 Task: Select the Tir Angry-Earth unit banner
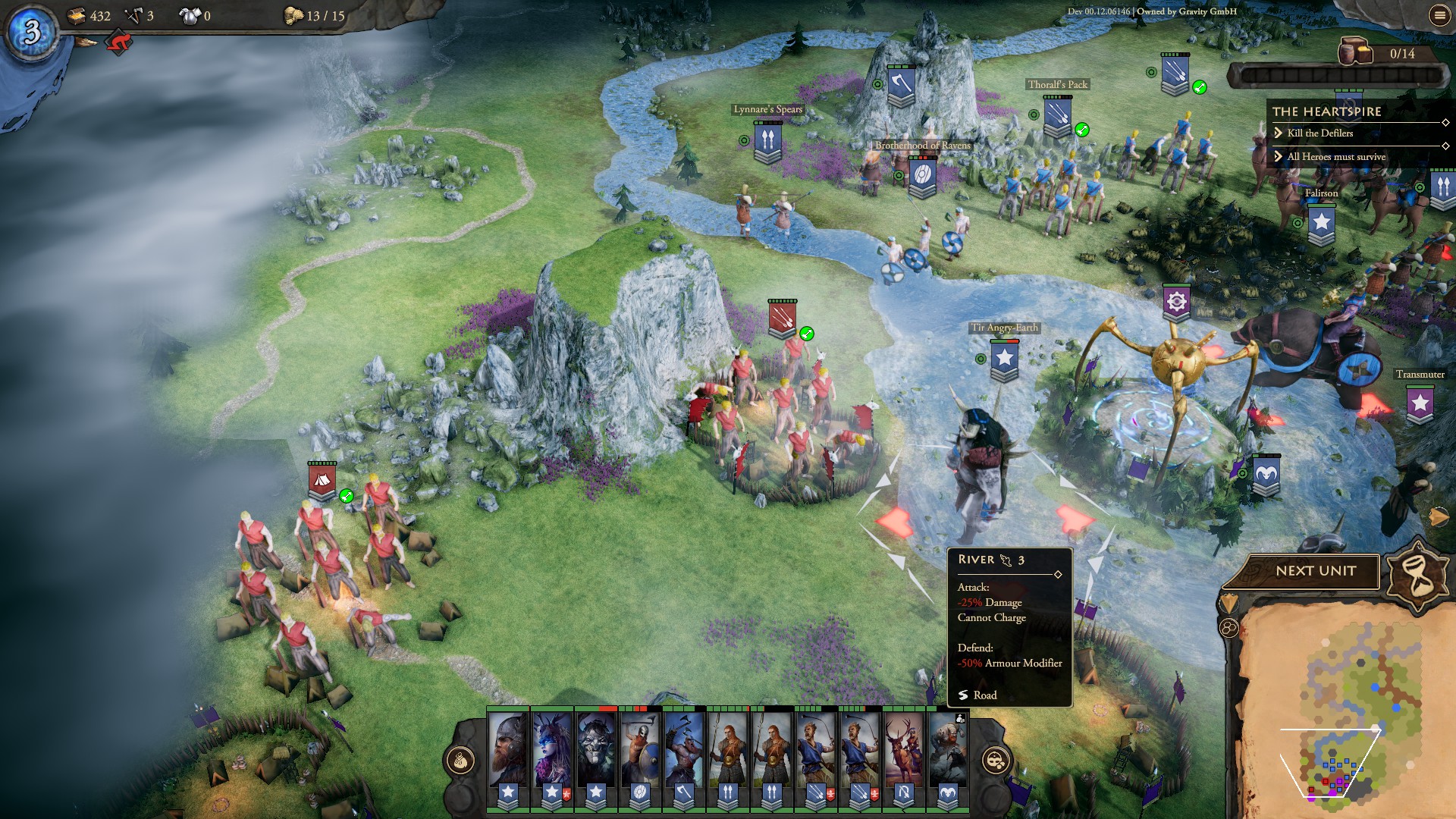point(1004,359)
